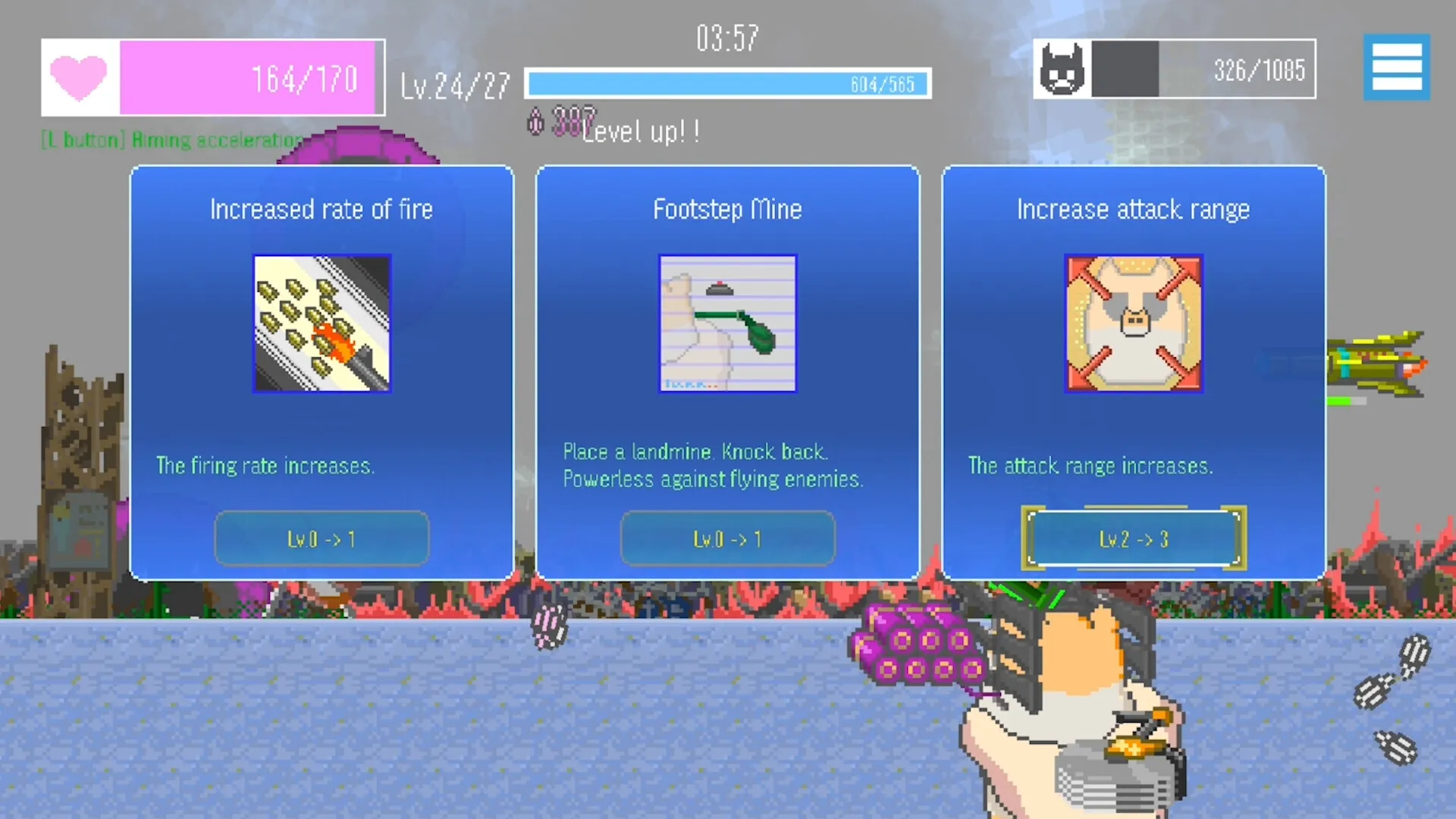Click the pink heart health icon
The image size is (1456, 819).
(x=79, y=78)
